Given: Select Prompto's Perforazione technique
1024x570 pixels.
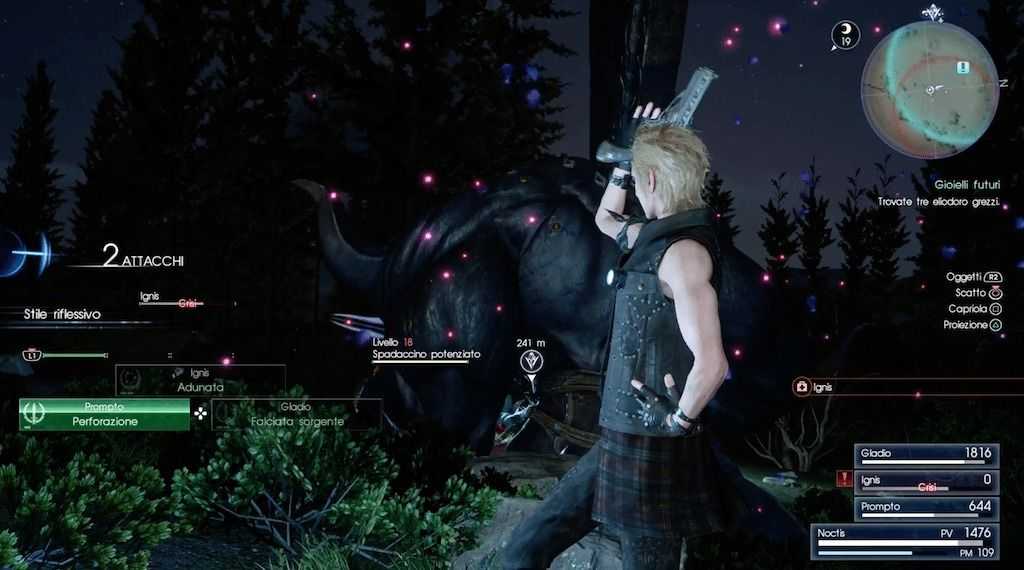Looking at the screenshot, I should (104, 415).
